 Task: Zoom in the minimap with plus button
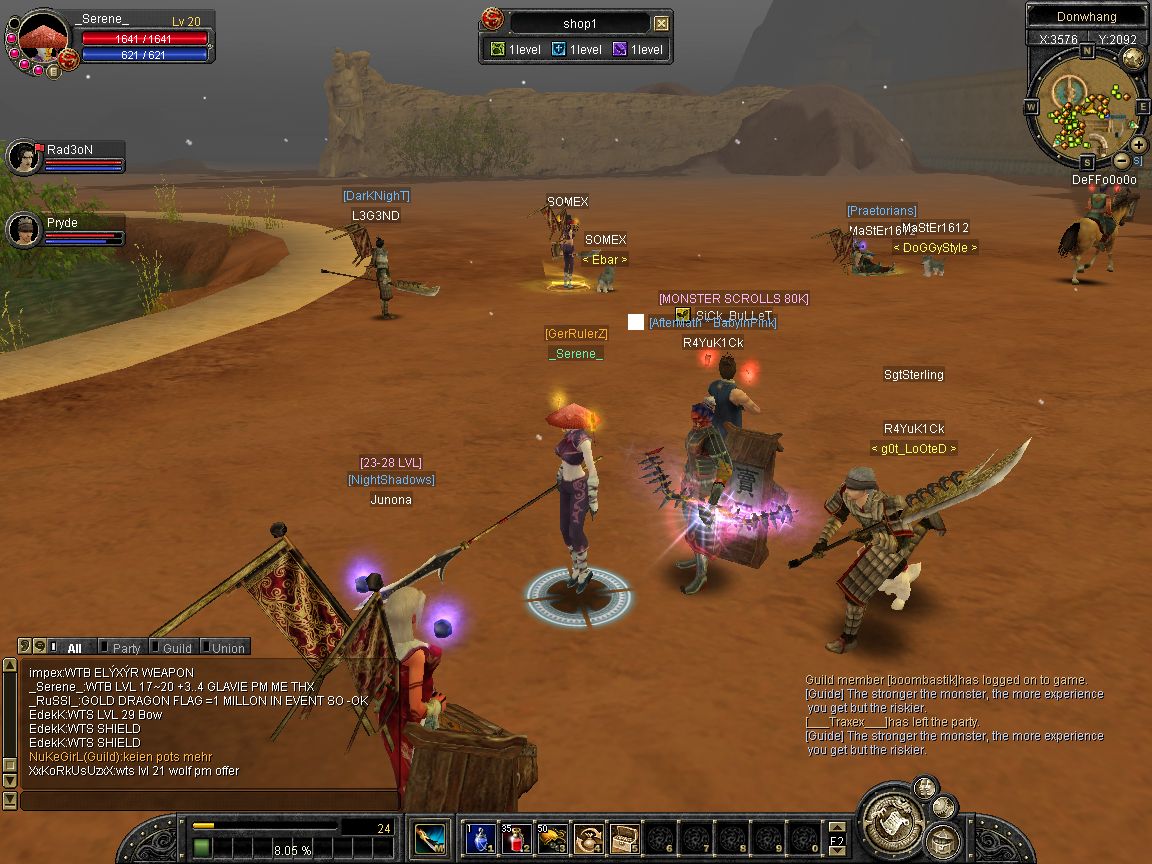point(1139,145)
